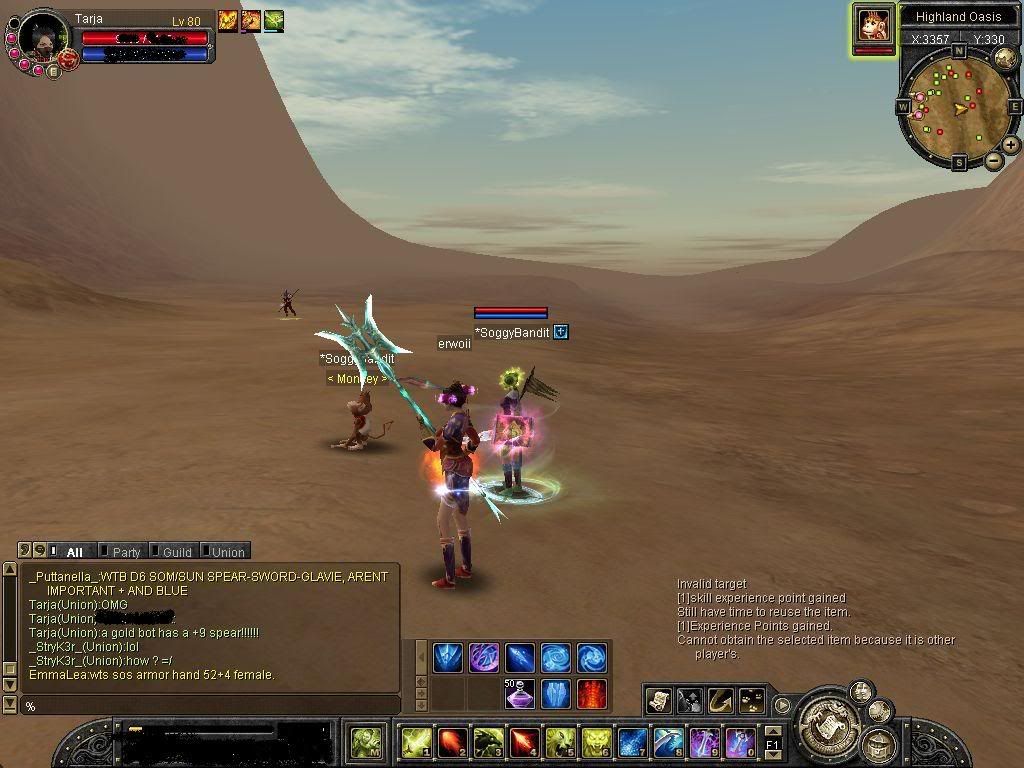This screenshot has height=768, width=1024.
Task: Cast the purple skill in slot 0
Action: point(740,742)
